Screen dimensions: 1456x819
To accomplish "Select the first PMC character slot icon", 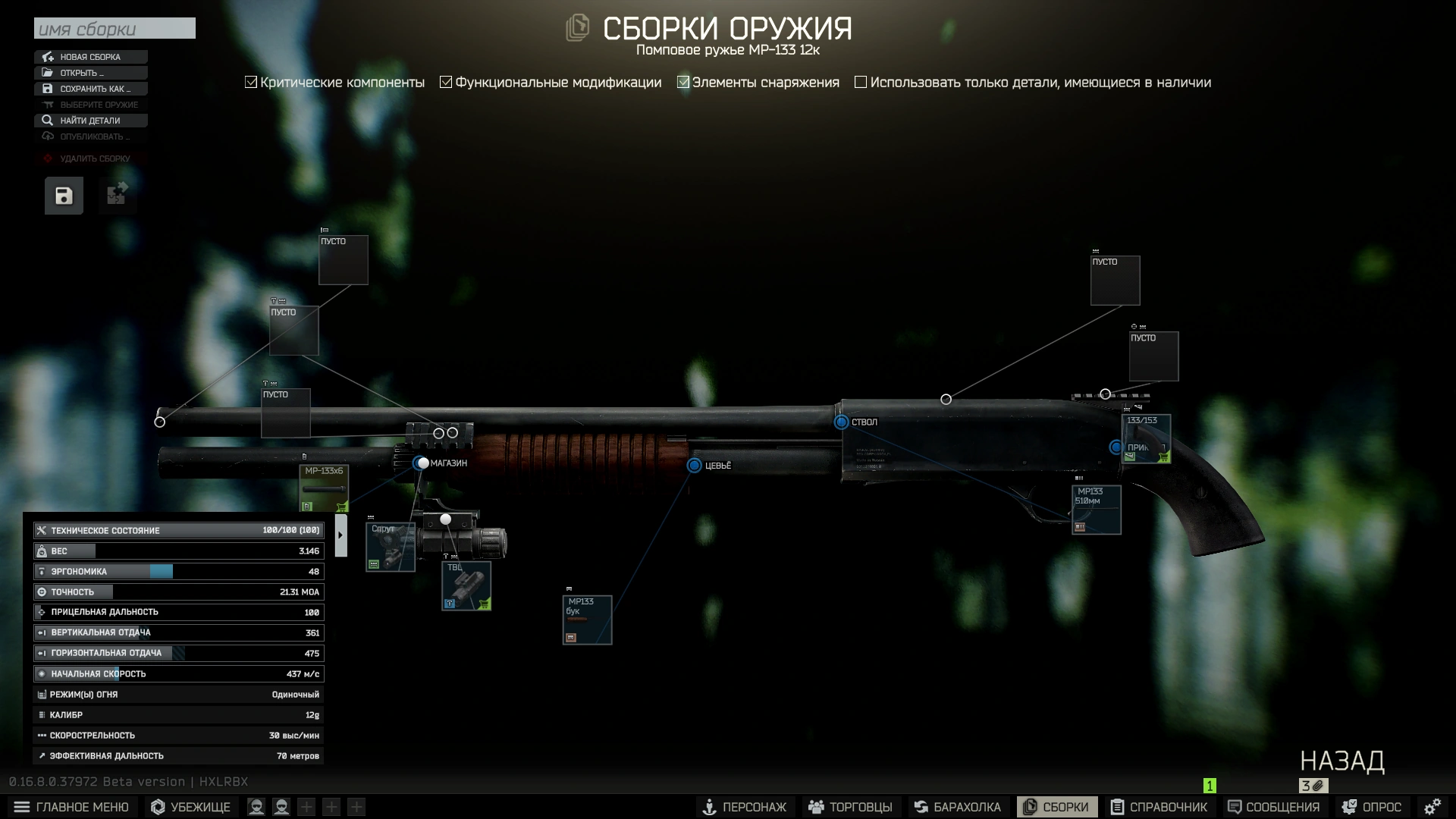I will (x=256, y=807).
